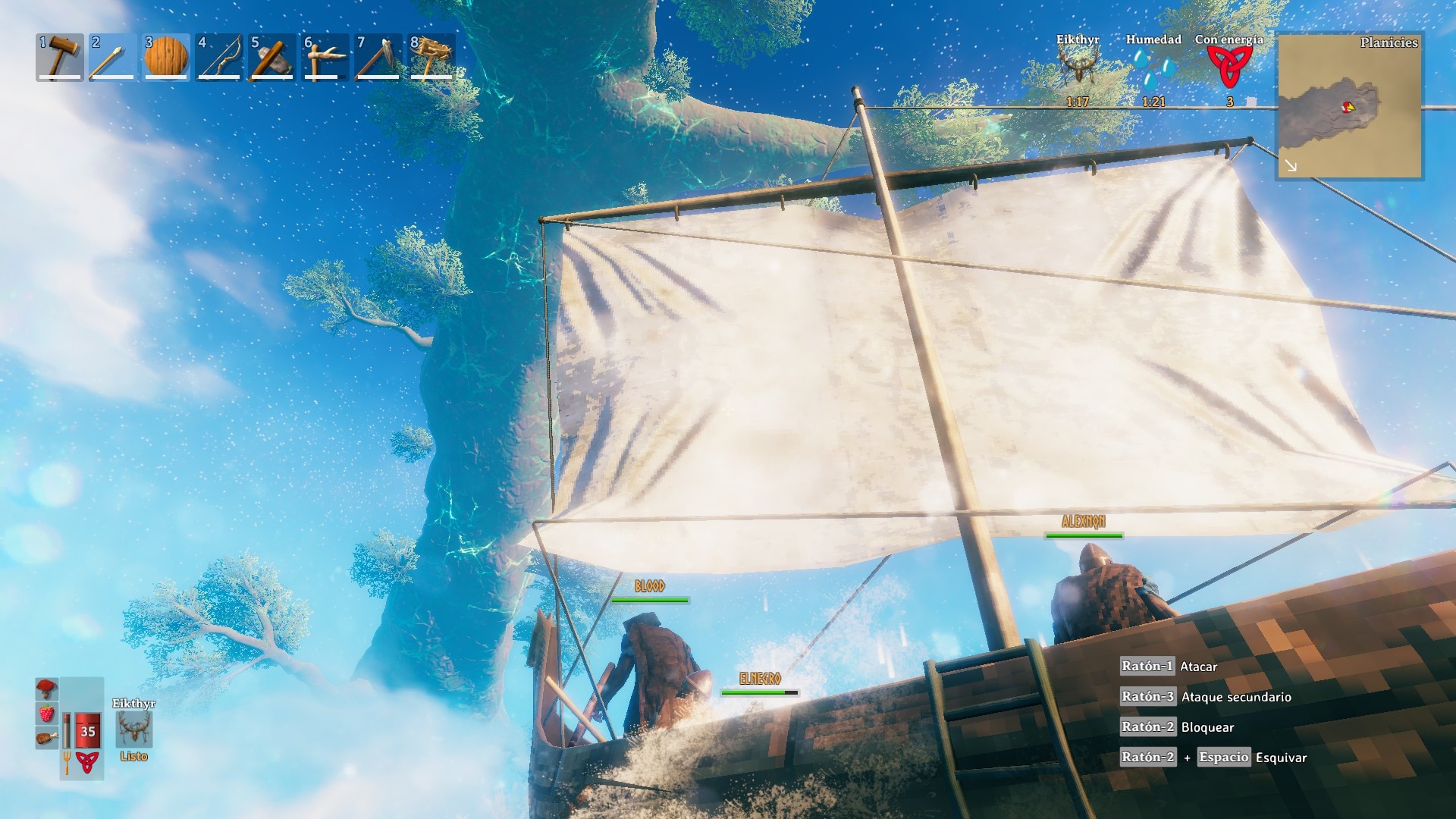Click the red mushroom food icon
This screenshot has height=819, width=1456.
click(46, 689)
